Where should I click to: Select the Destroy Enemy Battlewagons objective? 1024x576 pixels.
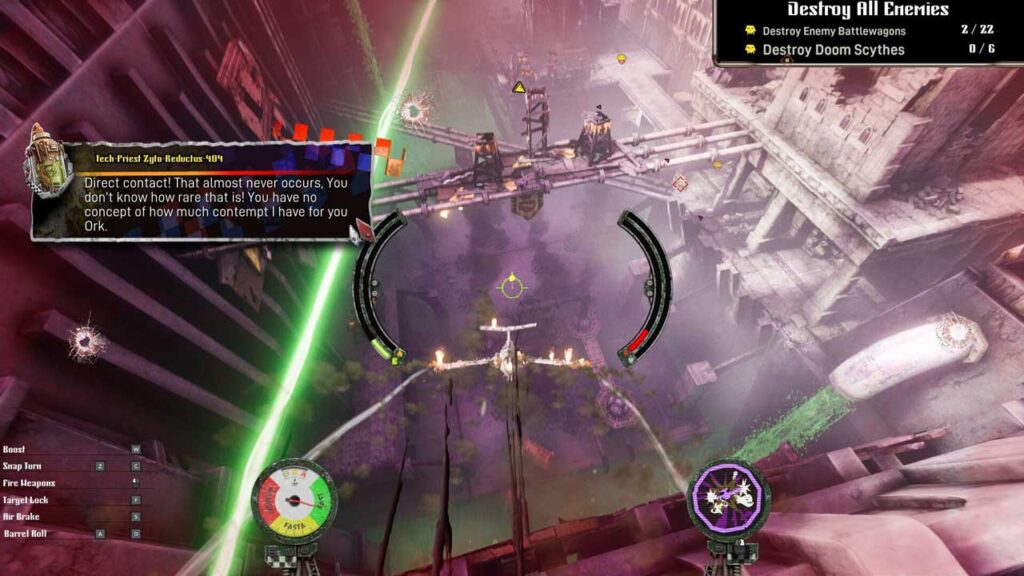coord(834,31)
